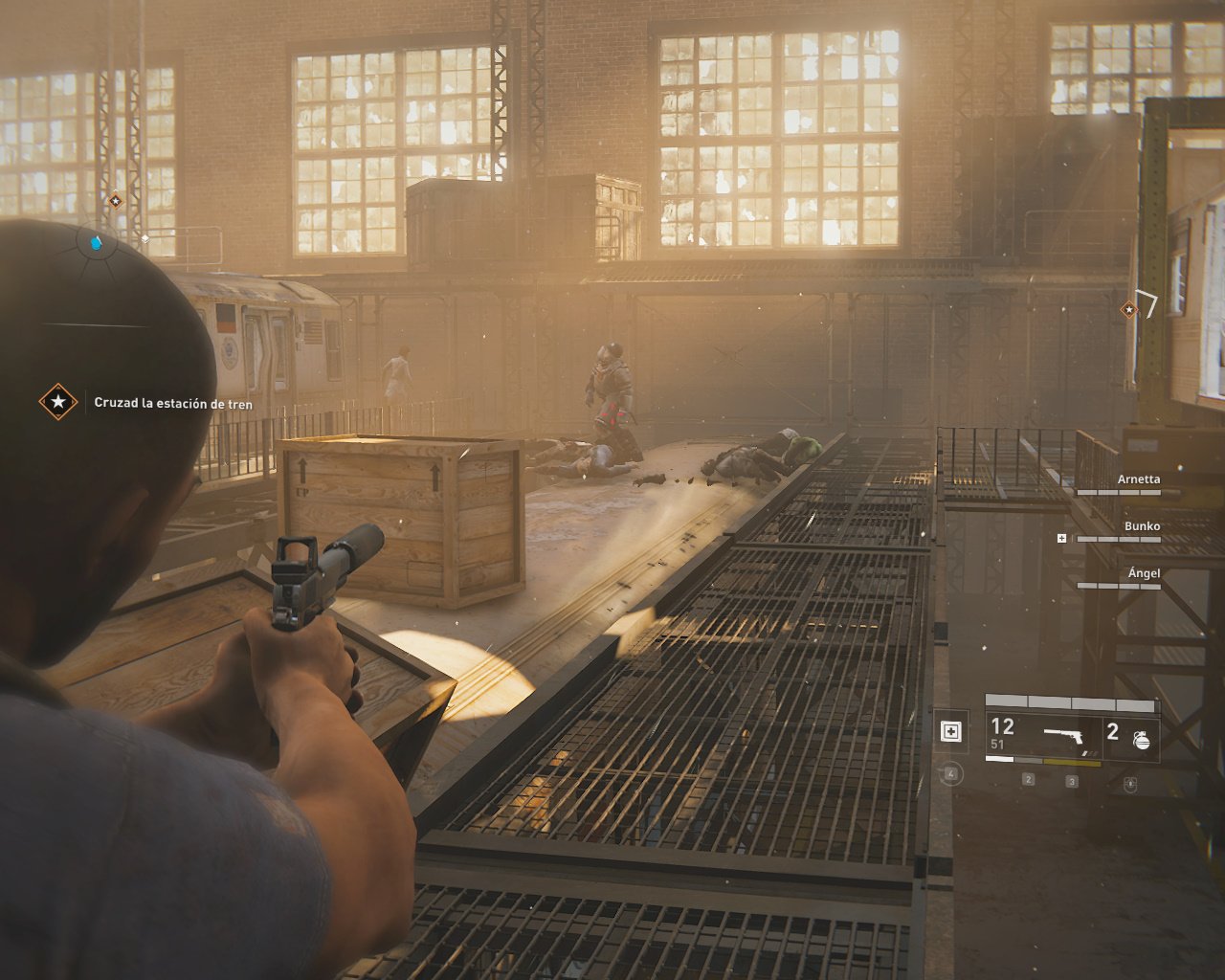Click the compass dial with the blue drop
The height and width of the screenshot is (980, 1225).
(x=96, y=243)
